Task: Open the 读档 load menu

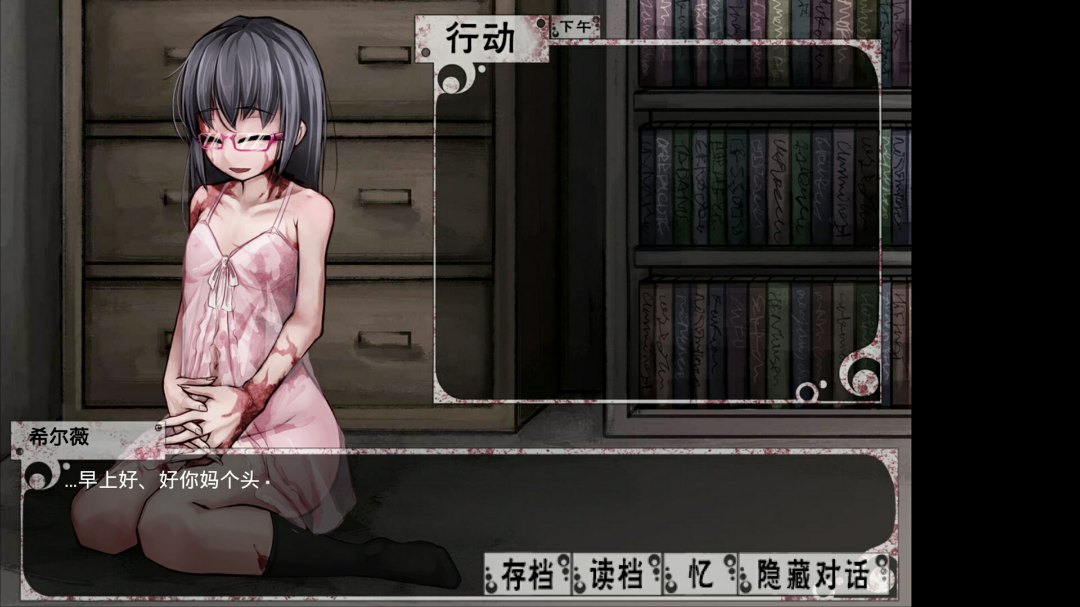Action: coord(614,576)
